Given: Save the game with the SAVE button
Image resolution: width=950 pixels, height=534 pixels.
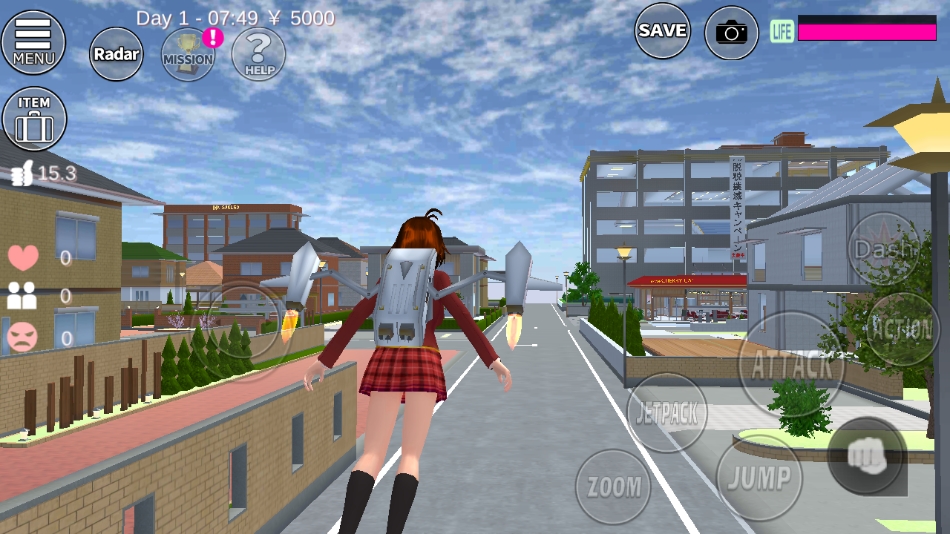Looking at the screenshot, I should tap(662, 31).
